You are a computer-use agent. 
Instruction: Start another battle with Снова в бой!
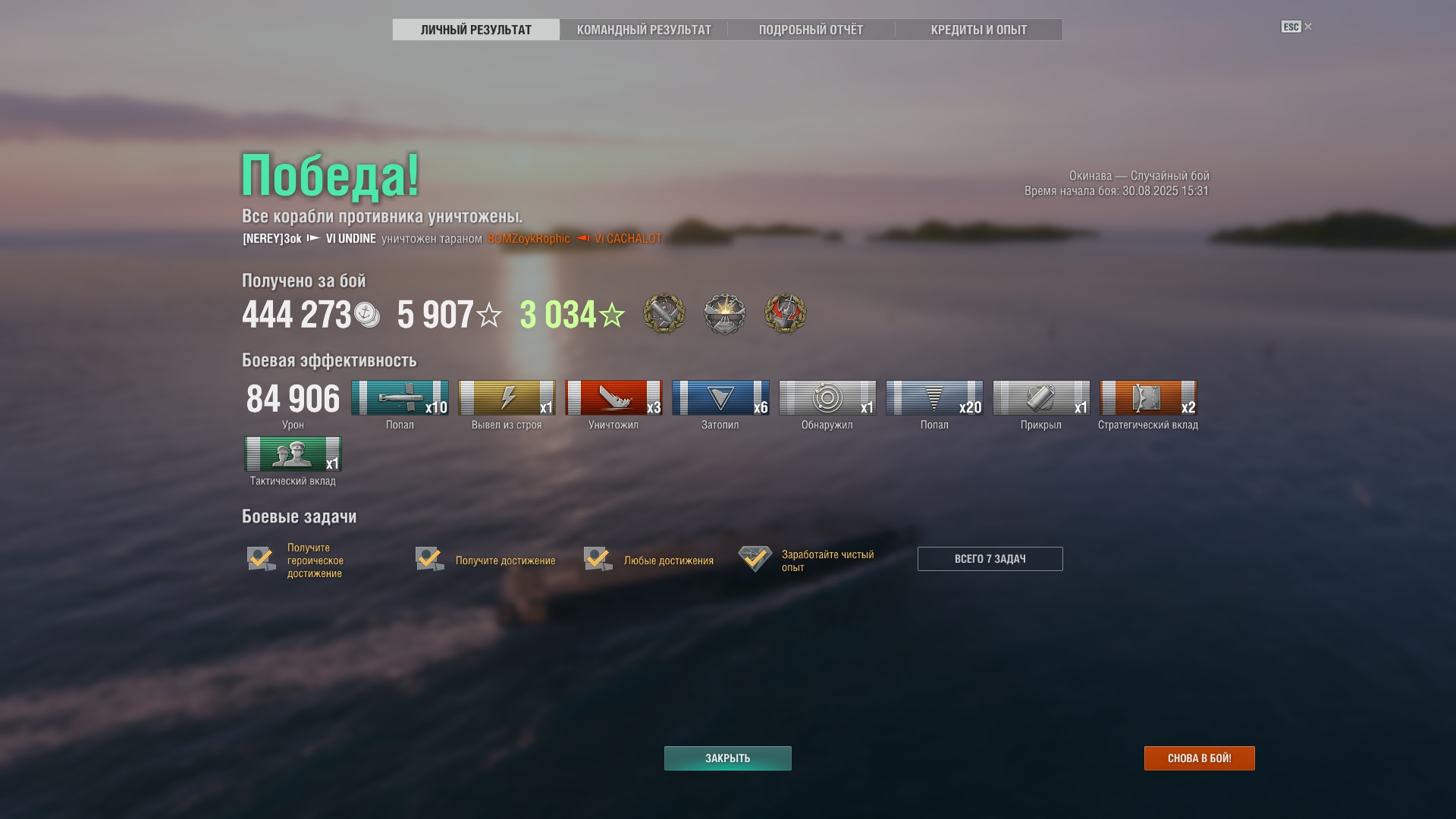[1199, 758]
